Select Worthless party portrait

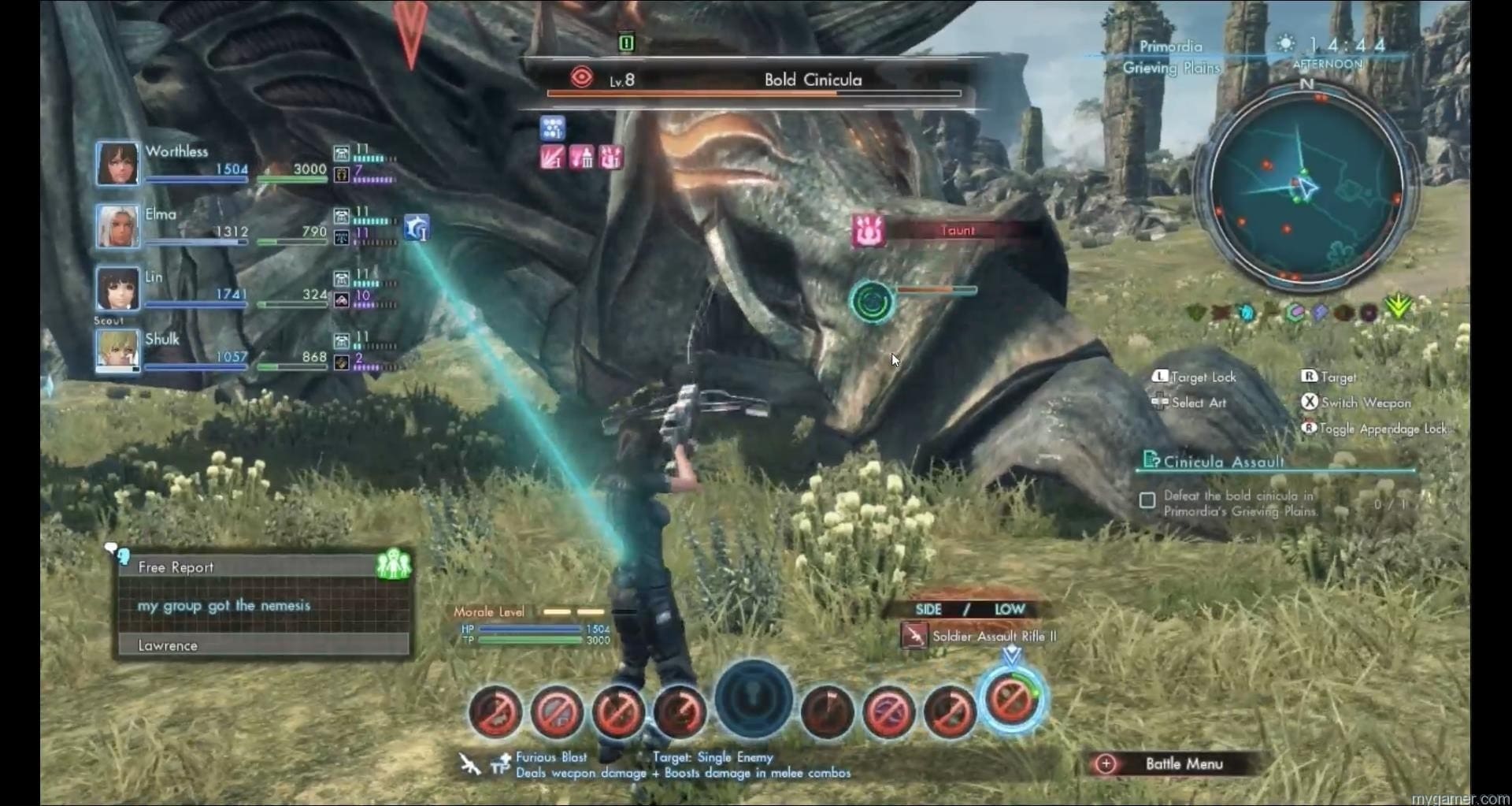[x=117, y=163]
